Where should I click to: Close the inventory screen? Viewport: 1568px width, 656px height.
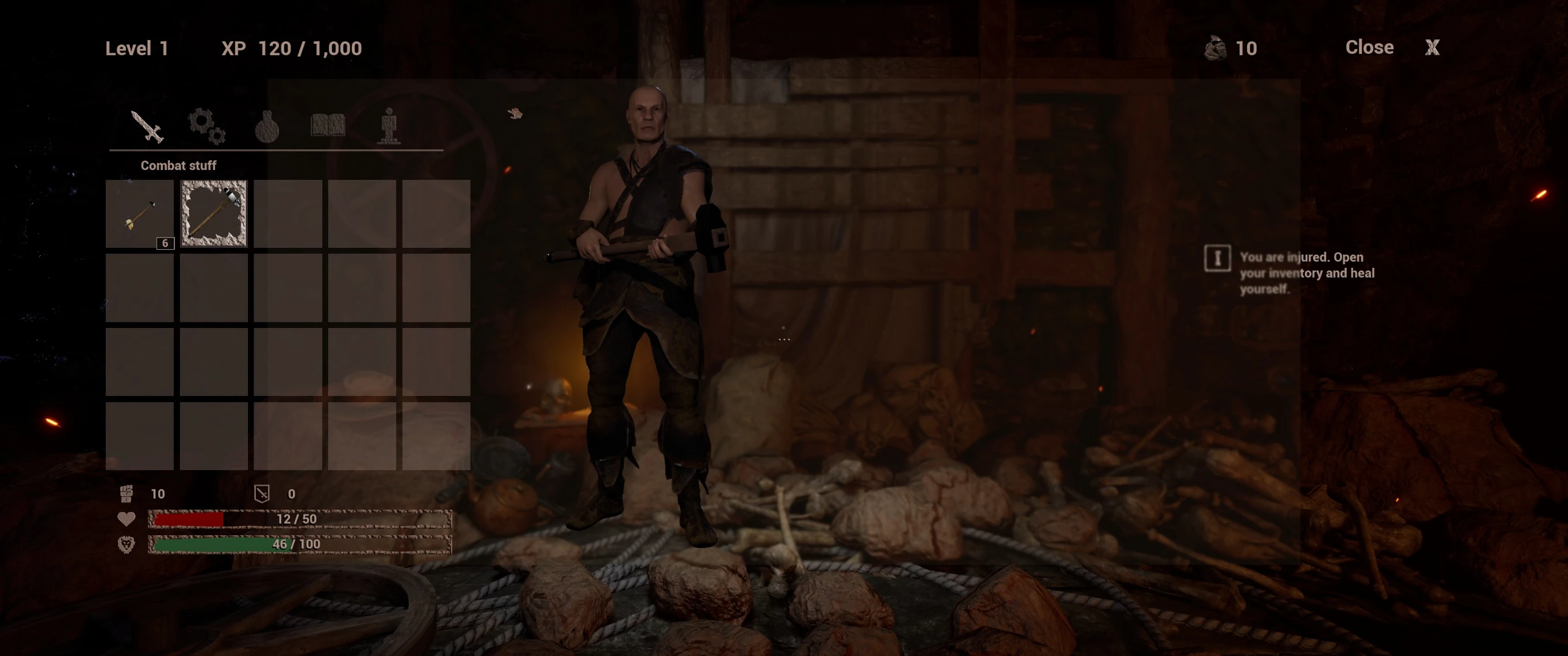point(1432,47)
